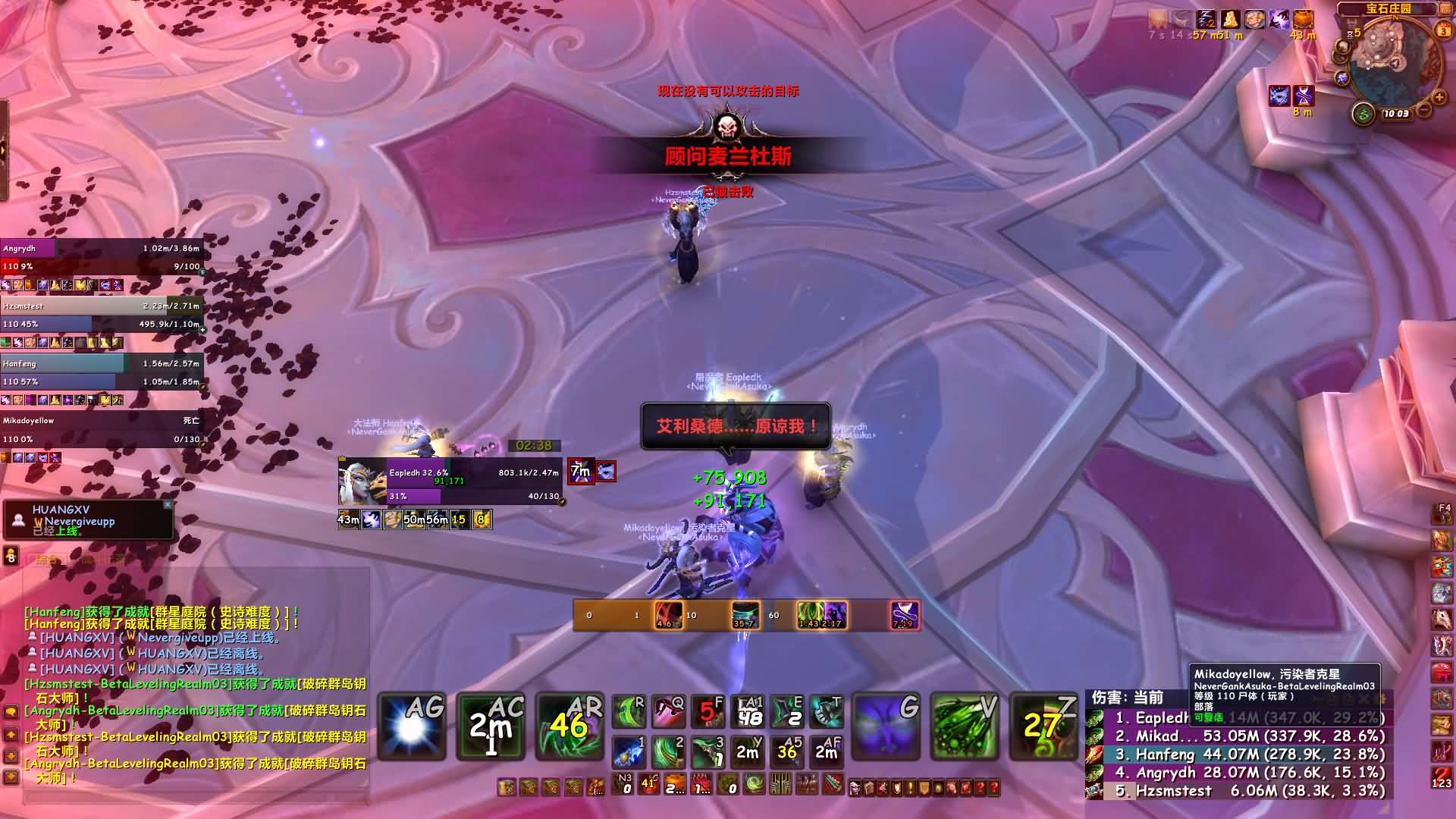Zoom out the minimap with minus button

[1425, 111]
